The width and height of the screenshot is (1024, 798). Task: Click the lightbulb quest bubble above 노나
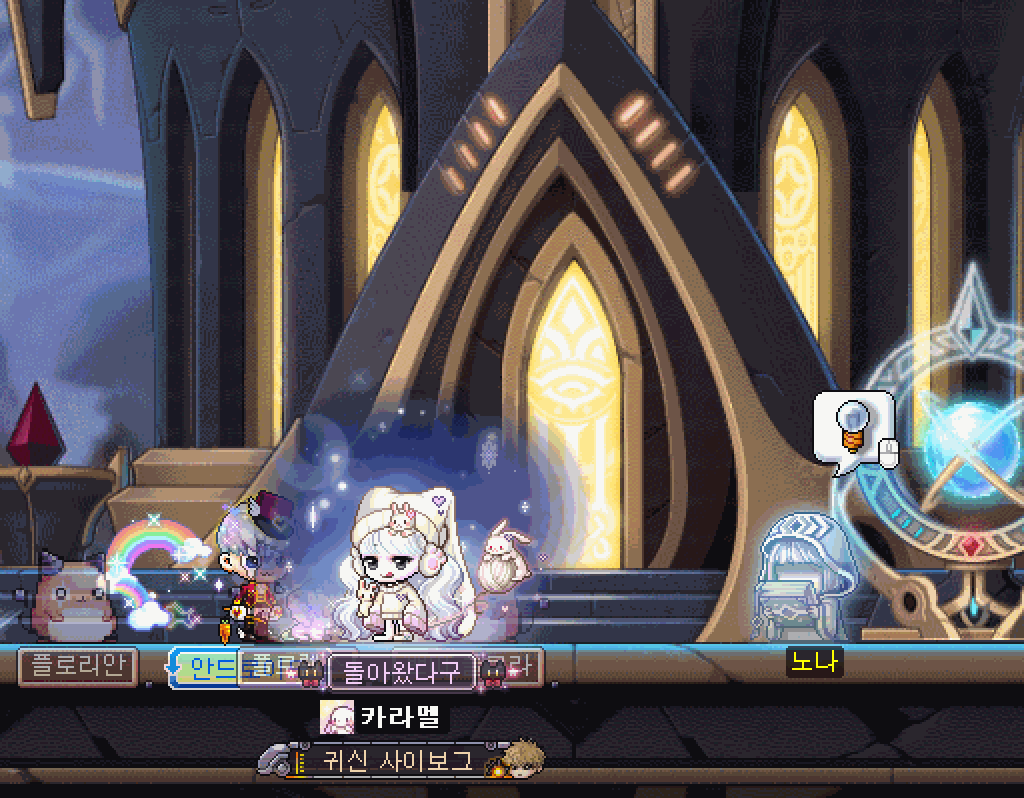[x=852, y=428]
